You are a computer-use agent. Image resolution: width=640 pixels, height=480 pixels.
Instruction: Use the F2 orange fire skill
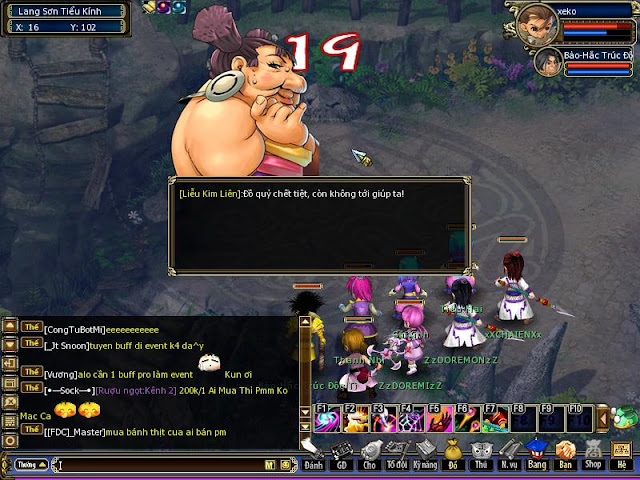tap(354, 418)
